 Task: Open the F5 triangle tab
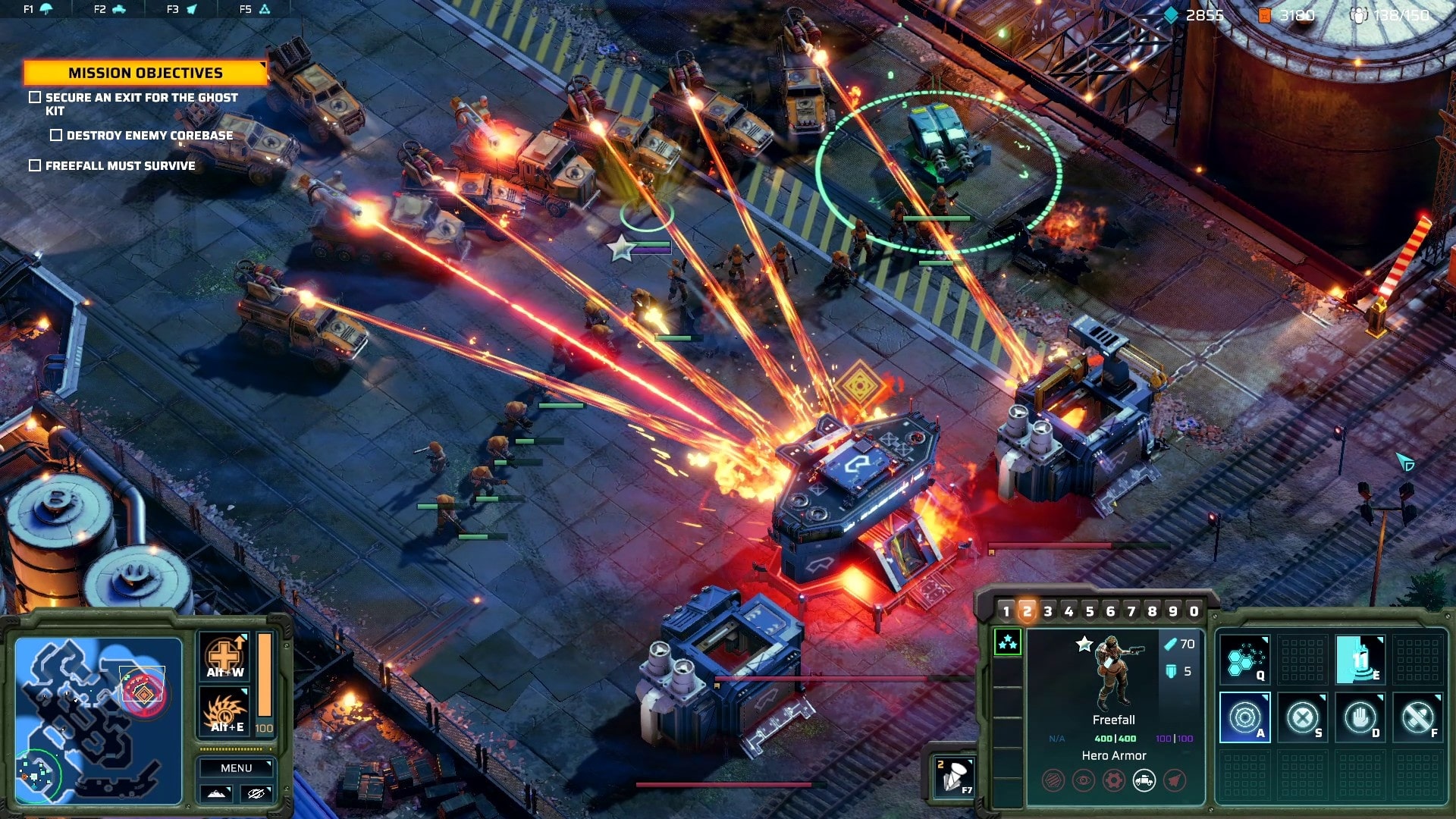tap(255, 9)
